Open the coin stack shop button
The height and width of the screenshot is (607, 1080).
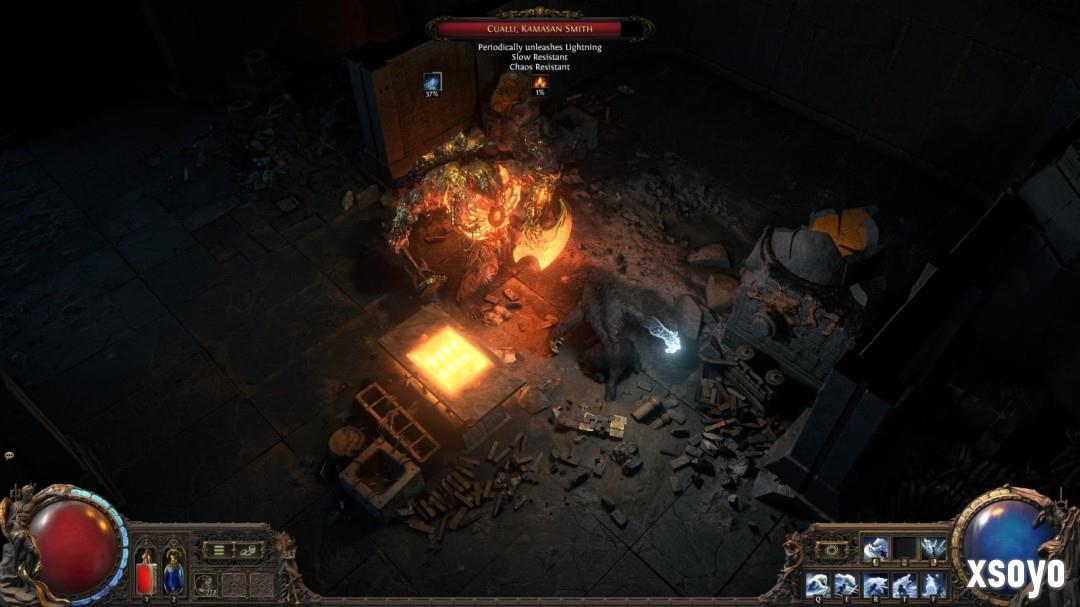click(246, 550)
